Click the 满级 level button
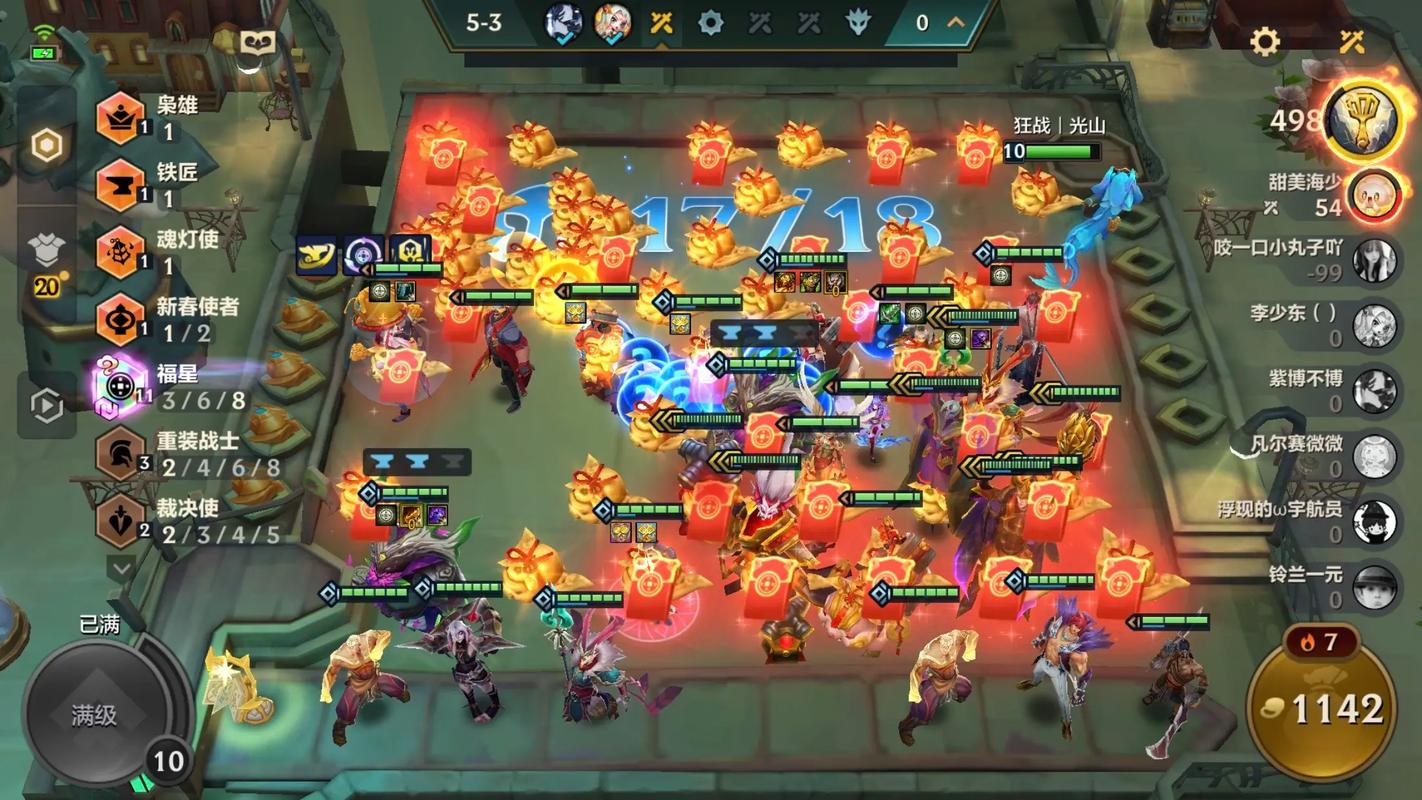This screenshot has height=800, width=1422. (95, 714)
